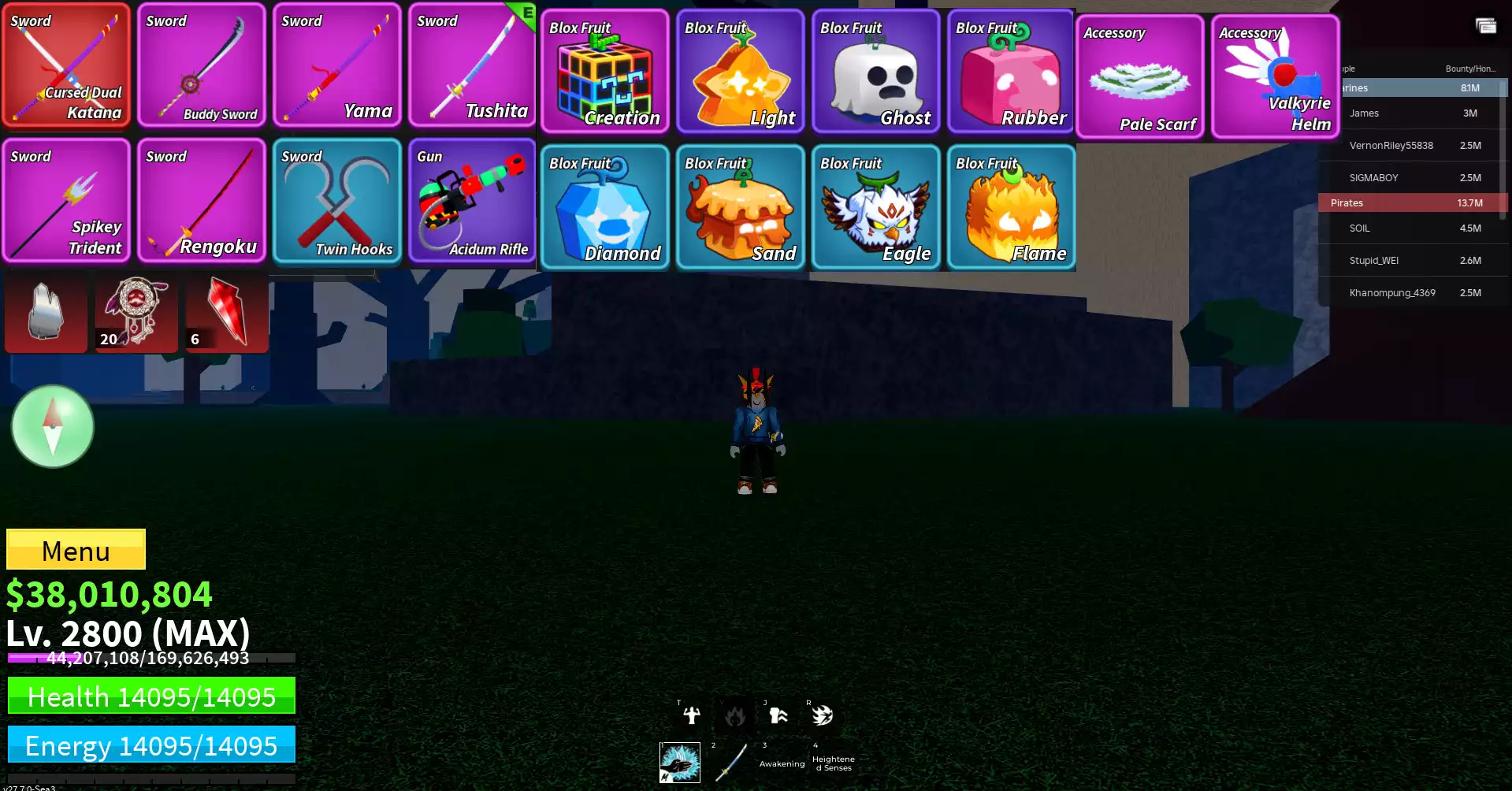The width and height of the screenshot is (1512, 791).
Task: Select the Twin Hooks sword
Action: pyautogui.click(x=336, y=201)
